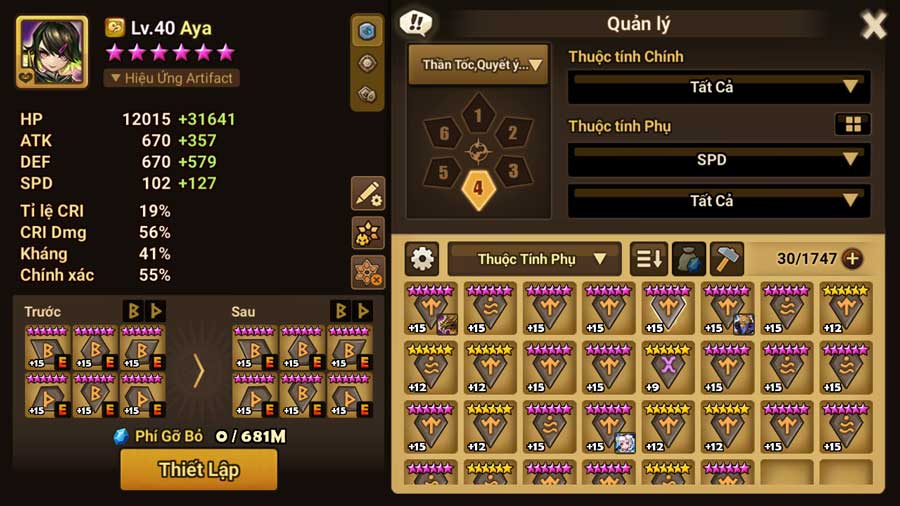Open the gear settings for rune list

tap(422, 259)
